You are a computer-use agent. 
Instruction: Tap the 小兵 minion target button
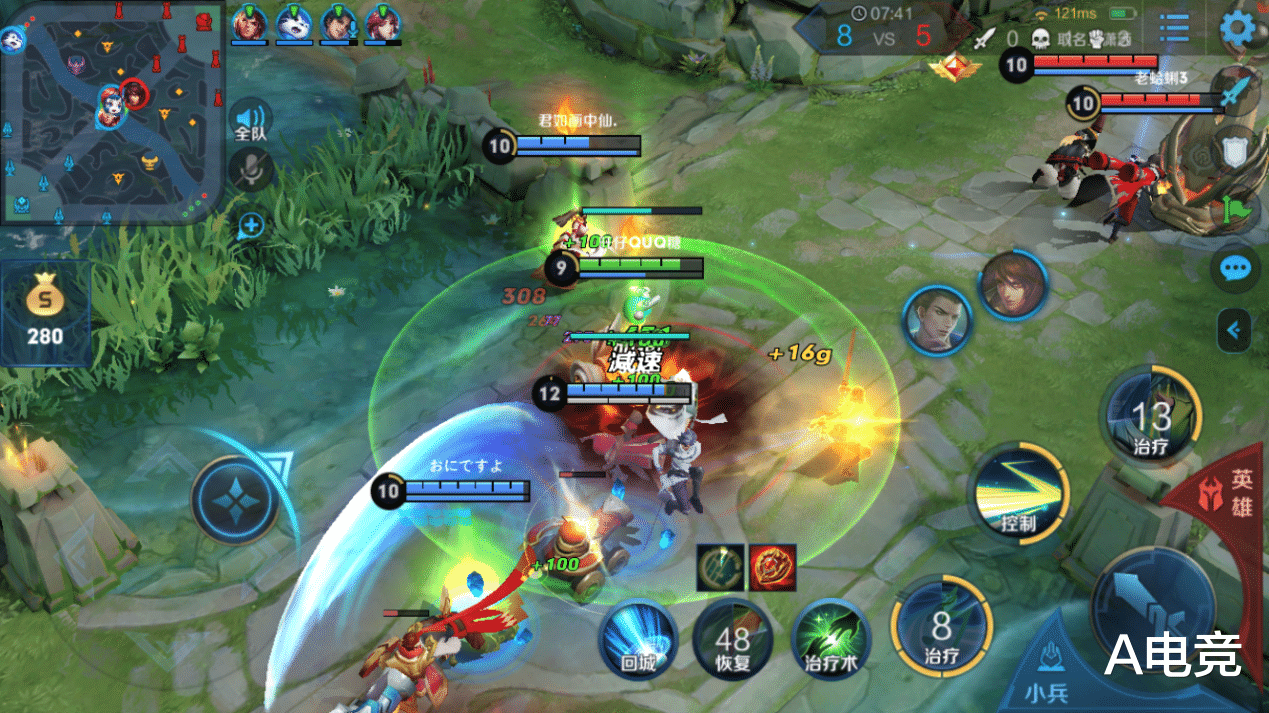(1049, 665)
